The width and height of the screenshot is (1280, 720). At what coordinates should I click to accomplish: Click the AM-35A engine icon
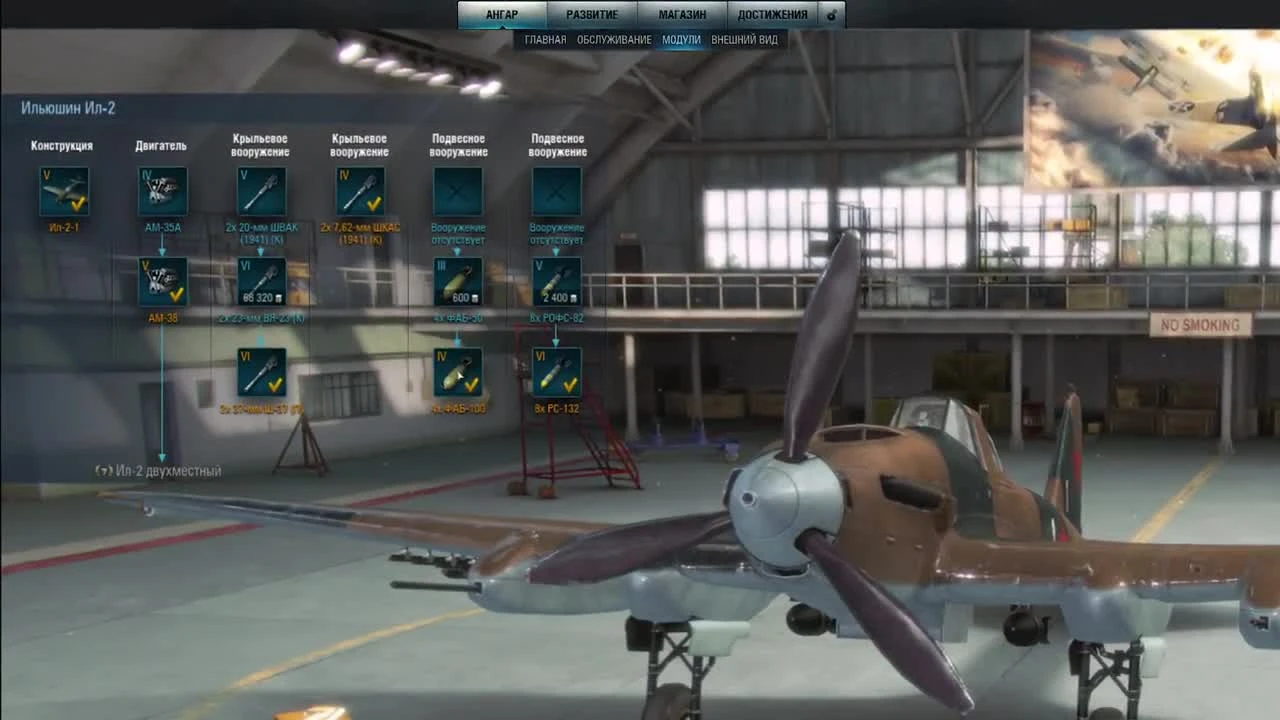pyautogui.click(x=160, y=190)
